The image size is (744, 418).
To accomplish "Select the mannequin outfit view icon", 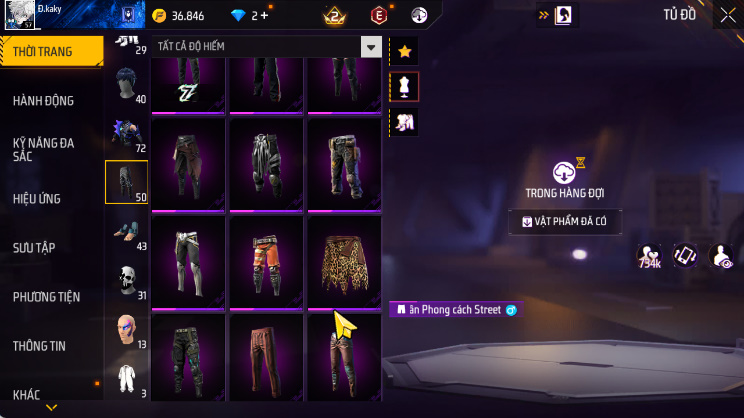I will point(404,86).
